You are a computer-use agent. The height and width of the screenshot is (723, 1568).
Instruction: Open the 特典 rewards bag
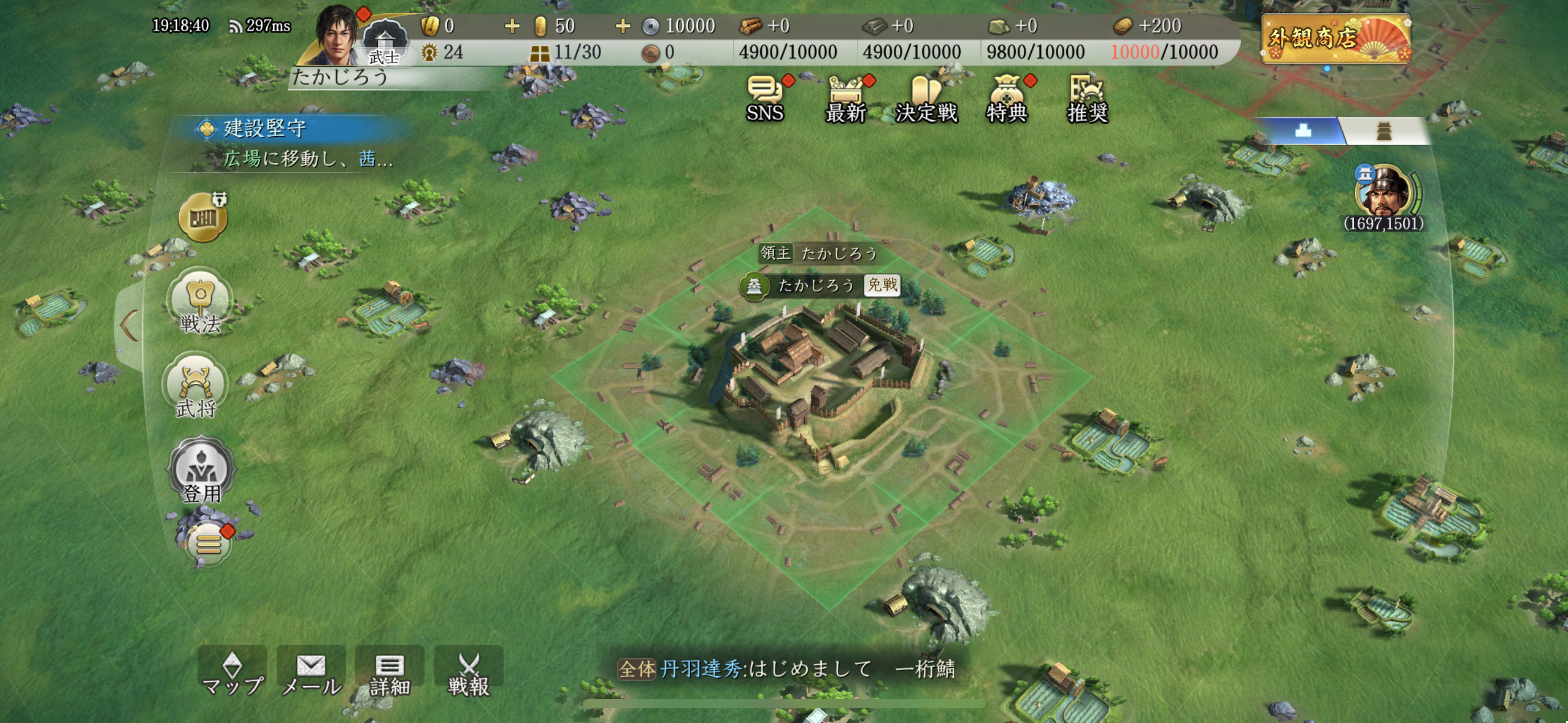pos(1006,98)
